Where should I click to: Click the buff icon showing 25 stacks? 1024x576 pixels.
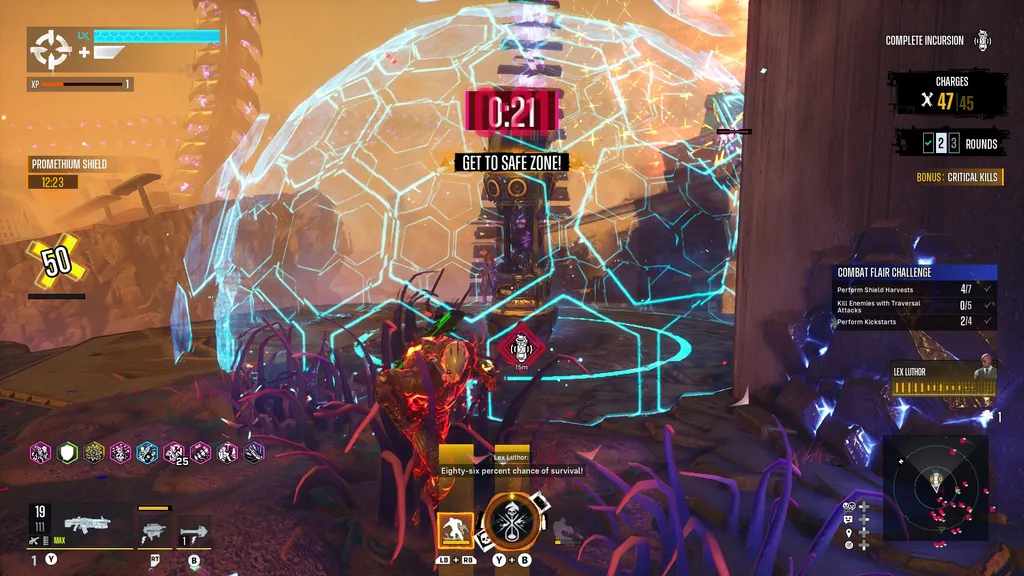click(x=174, y=452)
